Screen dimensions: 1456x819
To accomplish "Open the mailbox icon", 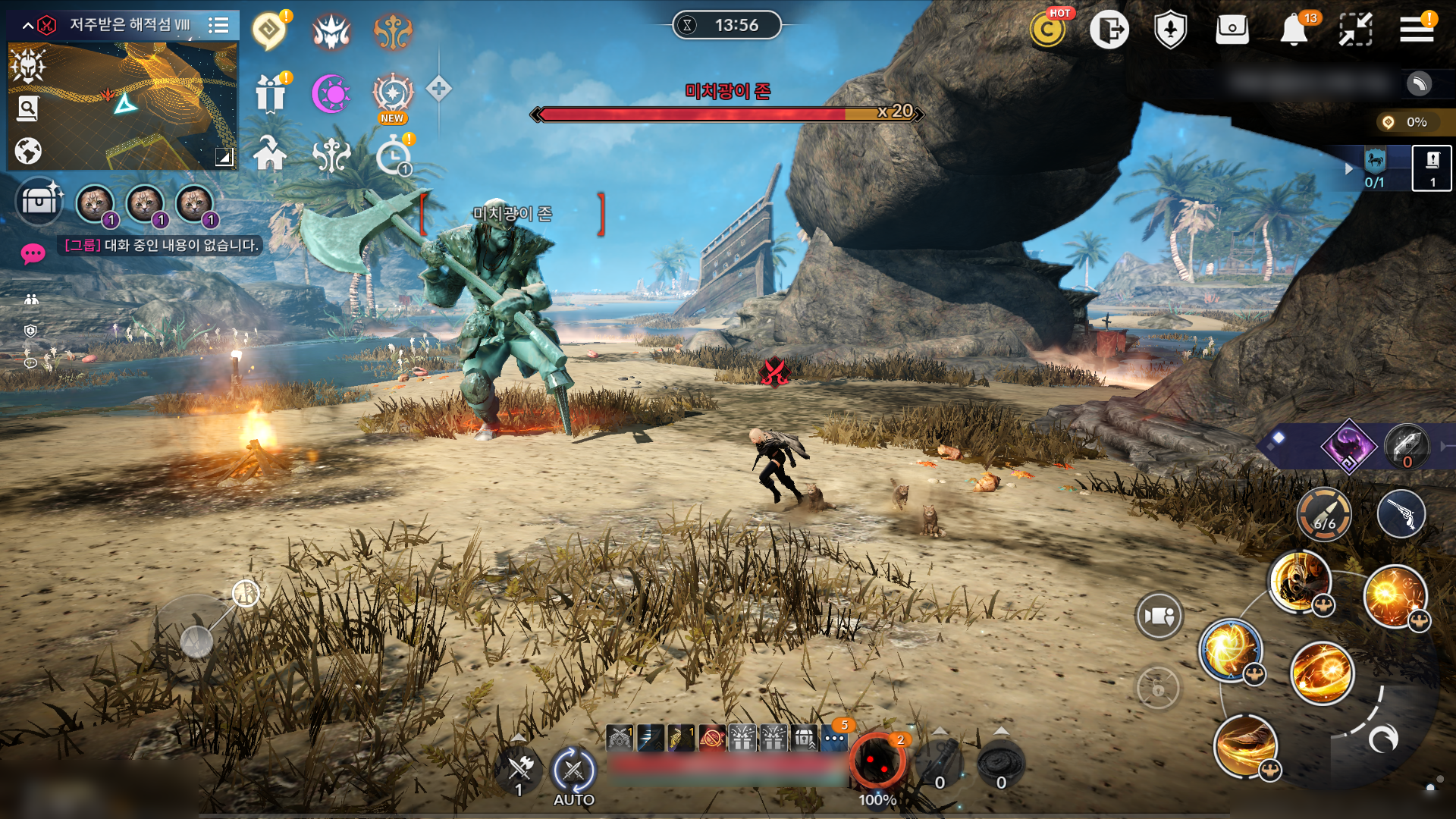I will pos(1232,30).
